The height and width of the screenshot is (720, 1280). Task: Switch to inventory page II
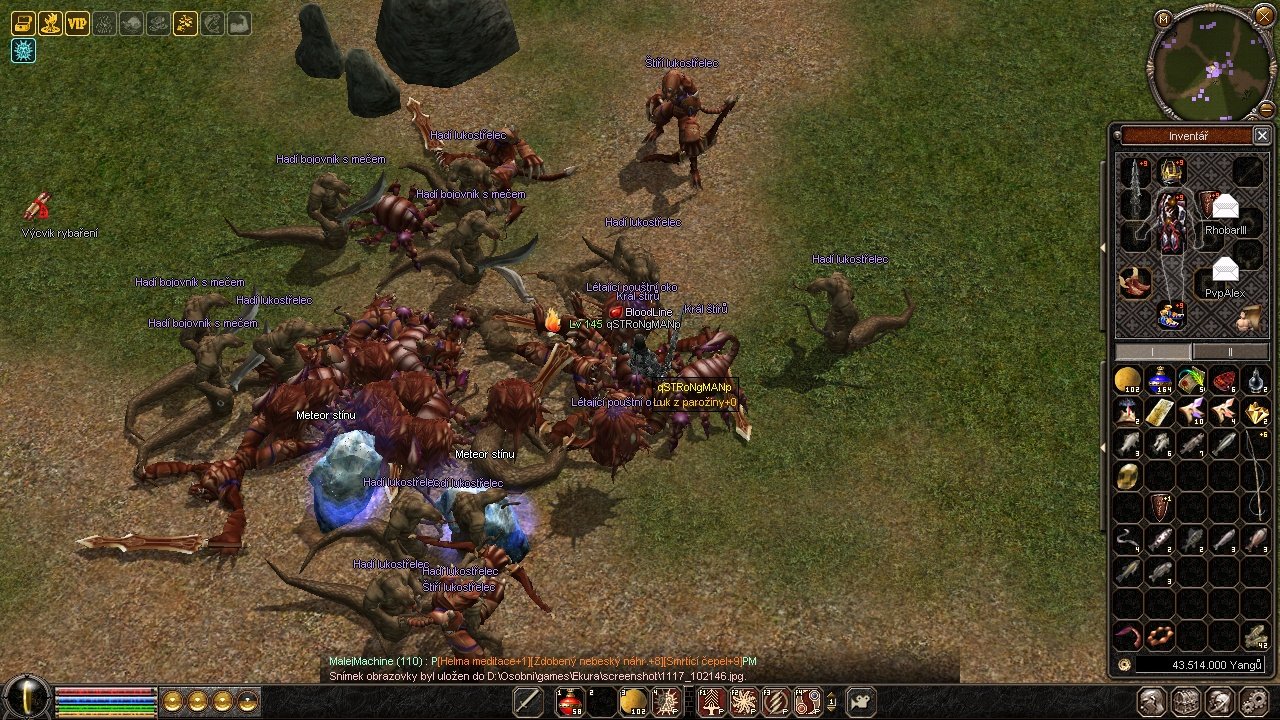[x=1231, y=352]
